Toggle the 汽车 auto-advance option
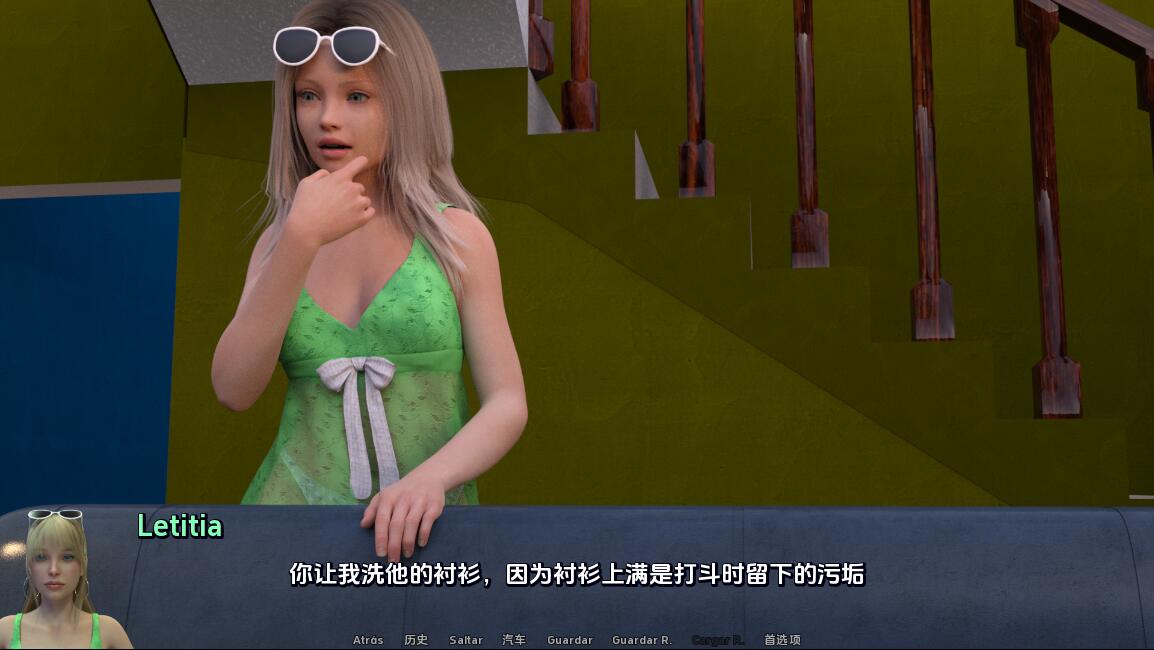Viewport: 1154px width, 650px height. (x=514, y=640)
